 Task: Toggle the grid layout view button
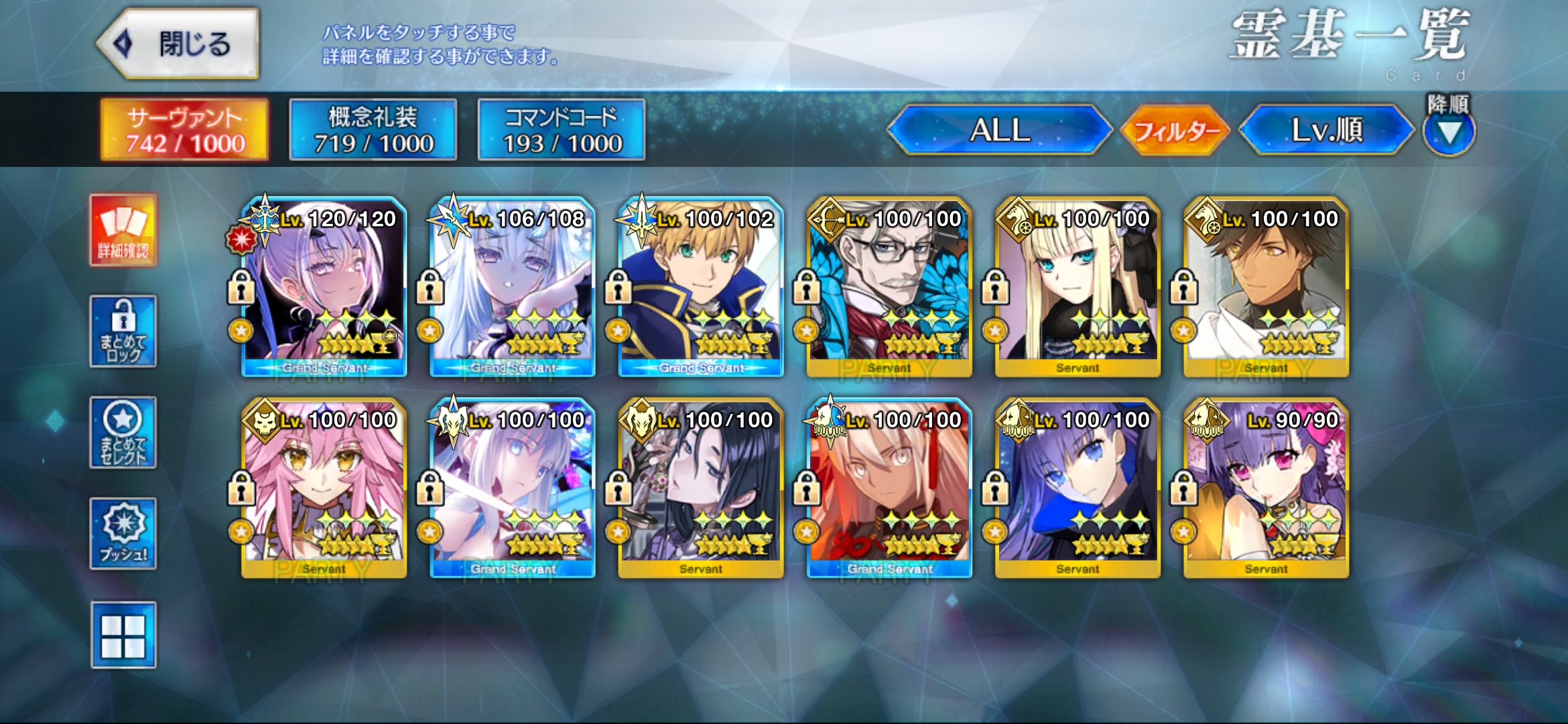pos(123,635)
